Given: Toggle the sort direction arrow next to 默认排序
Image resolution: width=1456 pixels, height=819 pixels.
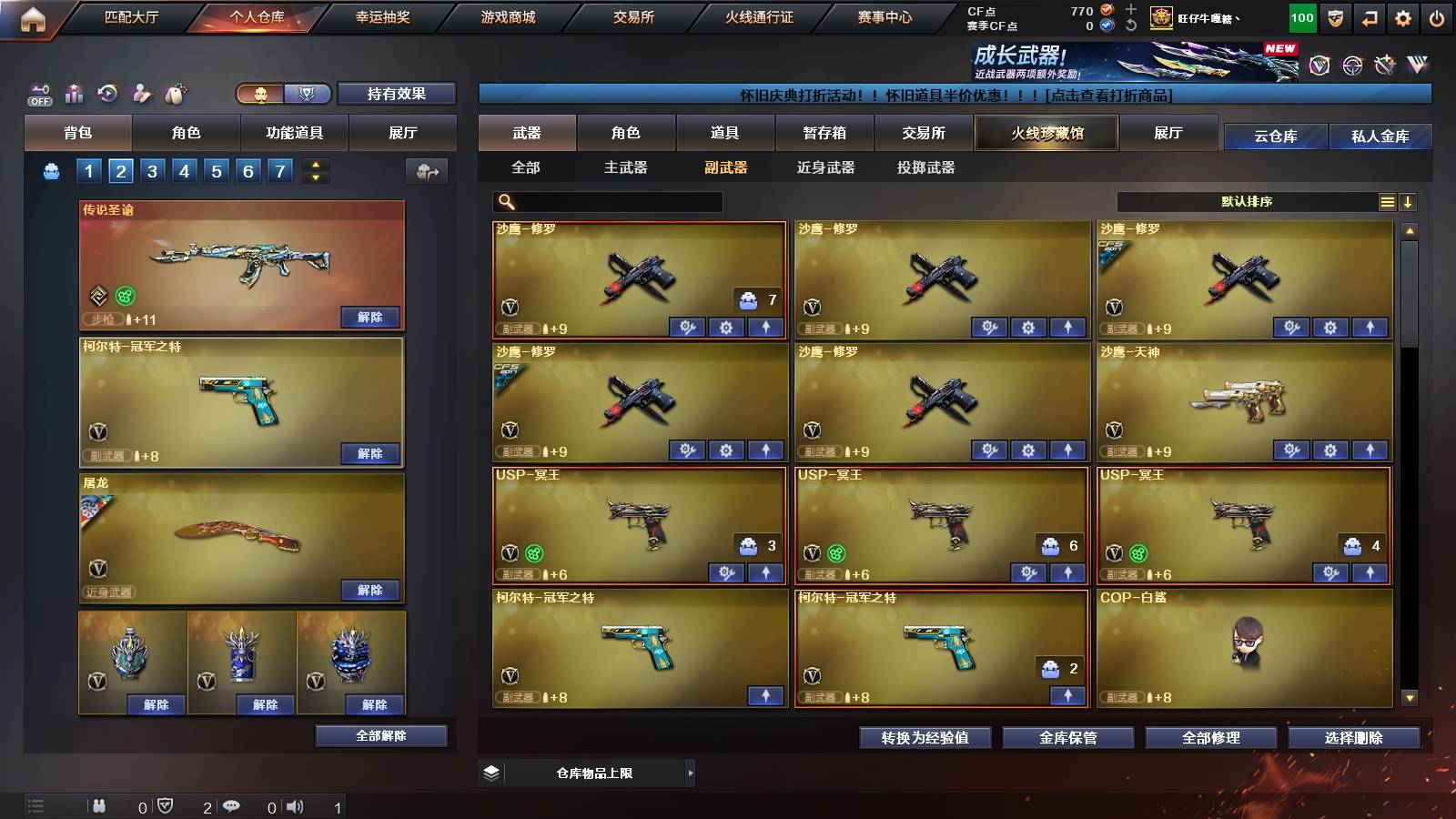Looking at the screenshot, I should 1409,201.
